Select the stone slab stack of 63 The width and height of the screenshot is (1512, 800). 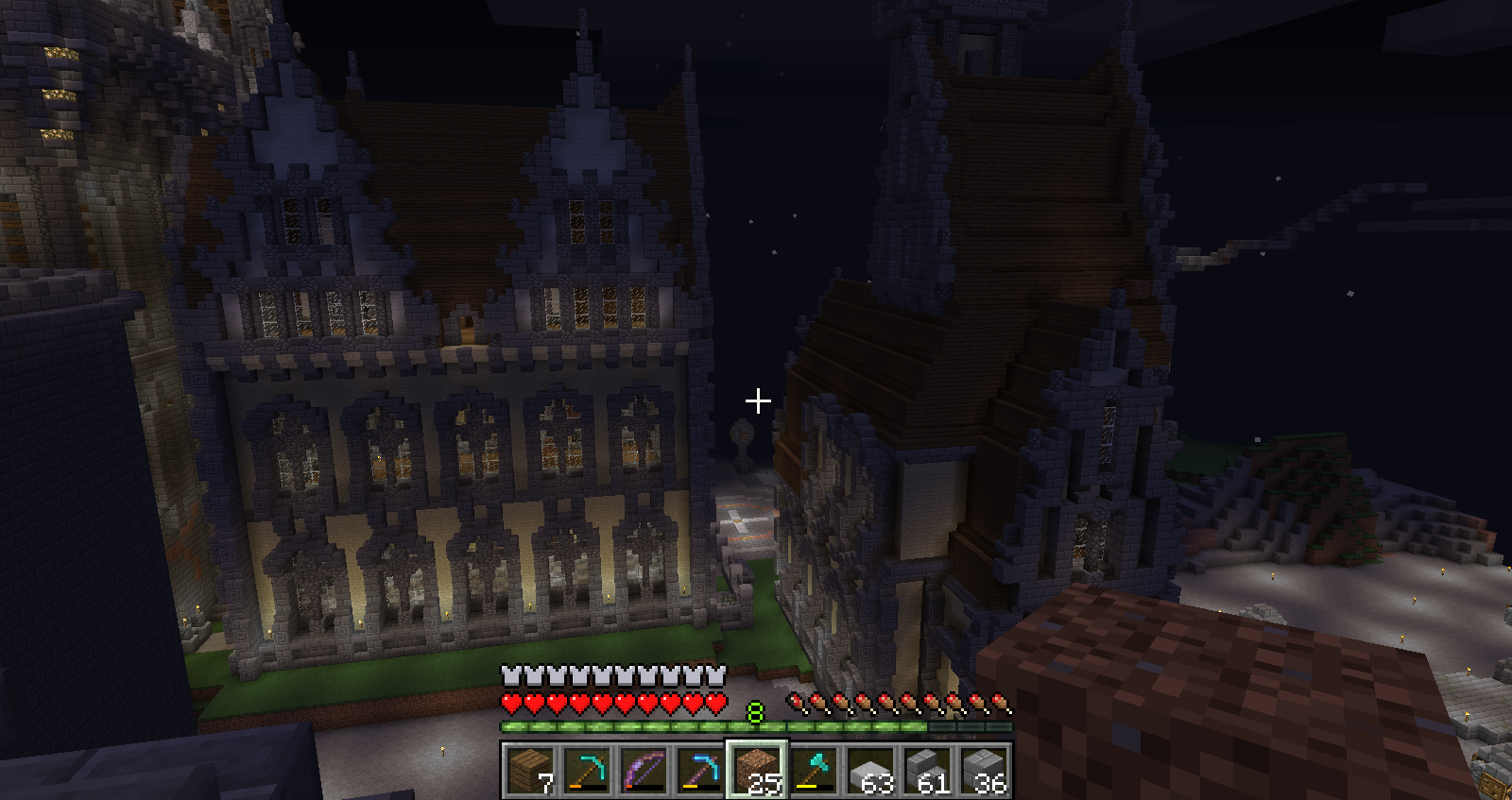869,770
